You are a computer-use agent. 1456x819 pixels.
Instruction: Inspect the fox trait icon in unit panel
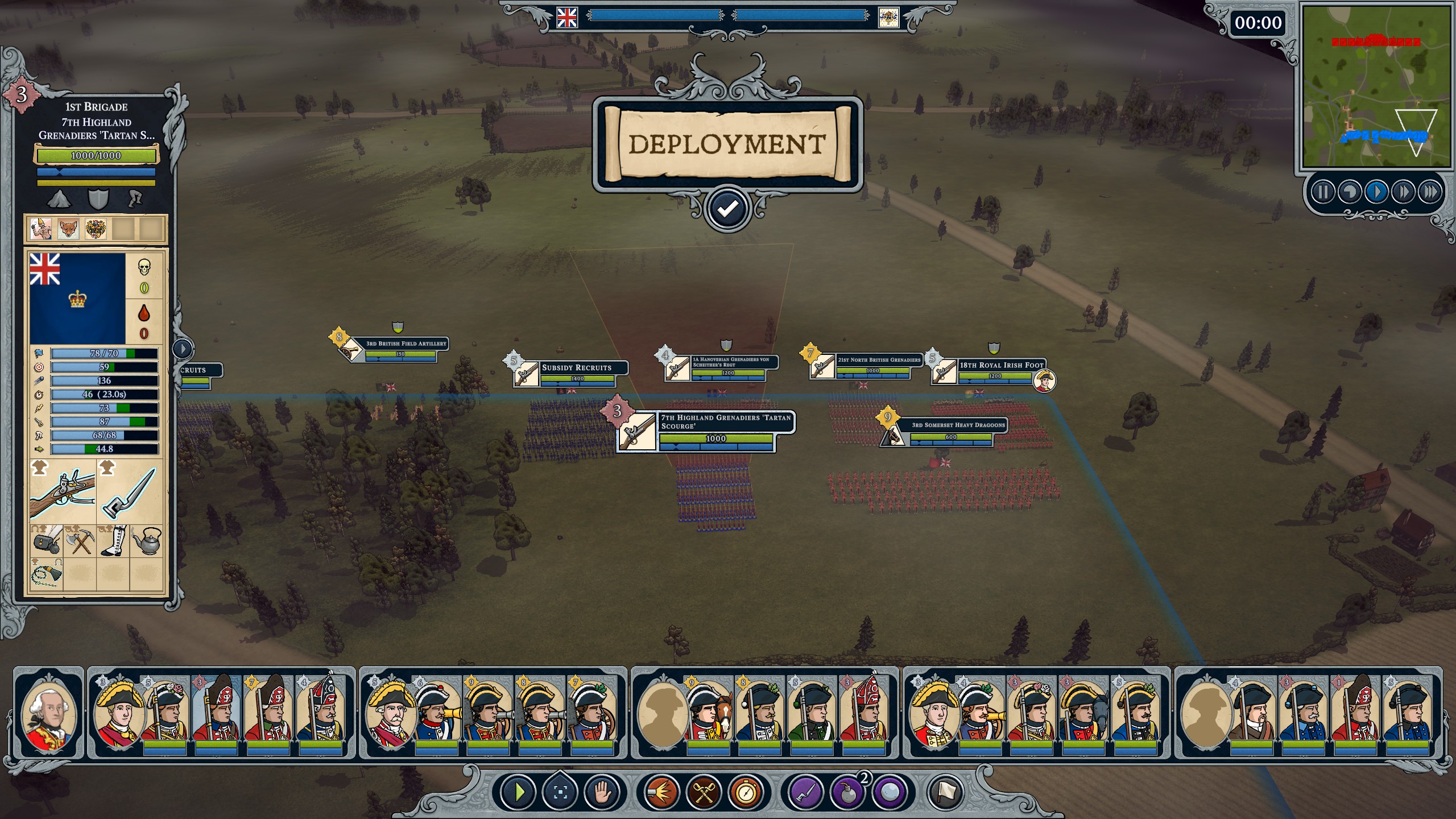(x=68, y=229)
